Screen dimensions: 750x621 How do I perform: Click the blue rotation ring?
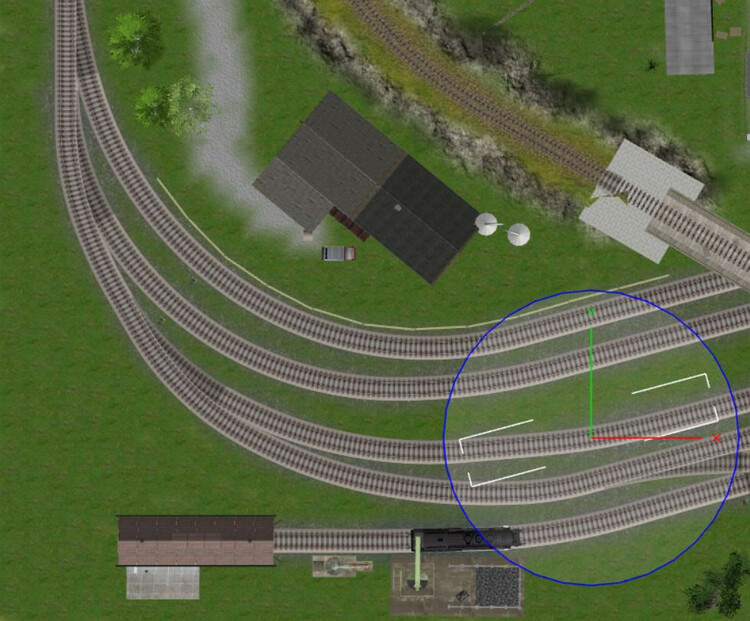[x=446, y=435]
